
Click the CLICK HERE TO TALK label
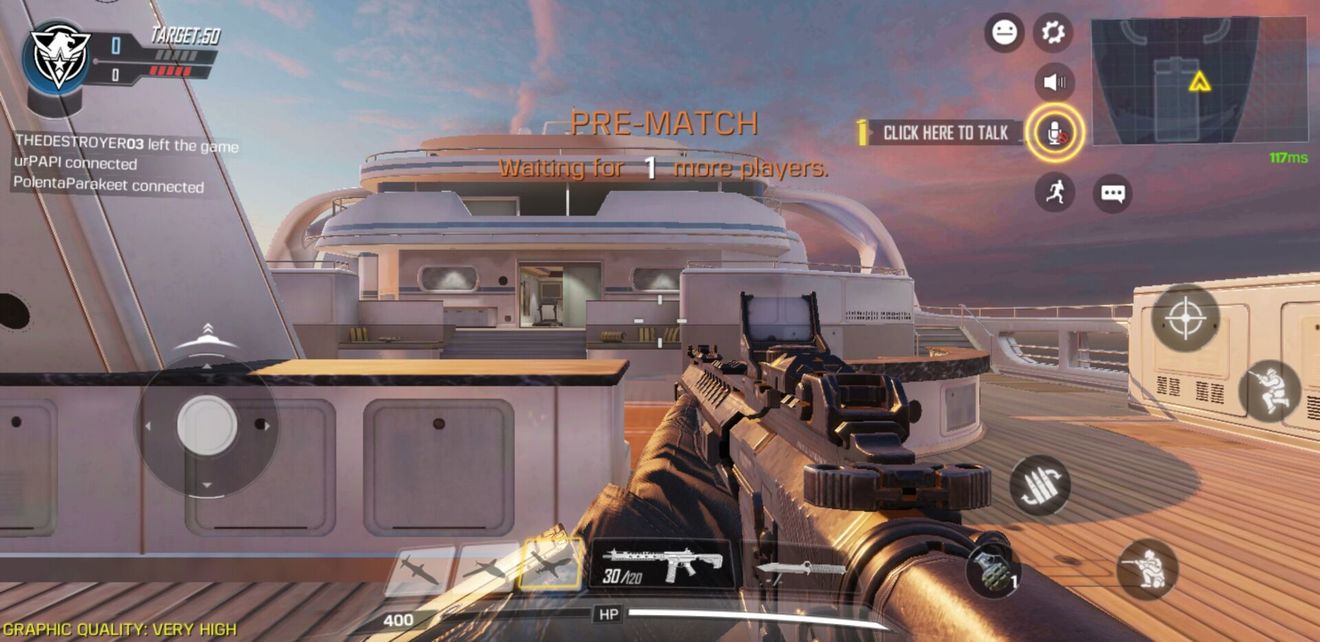[x=945, y=132]
